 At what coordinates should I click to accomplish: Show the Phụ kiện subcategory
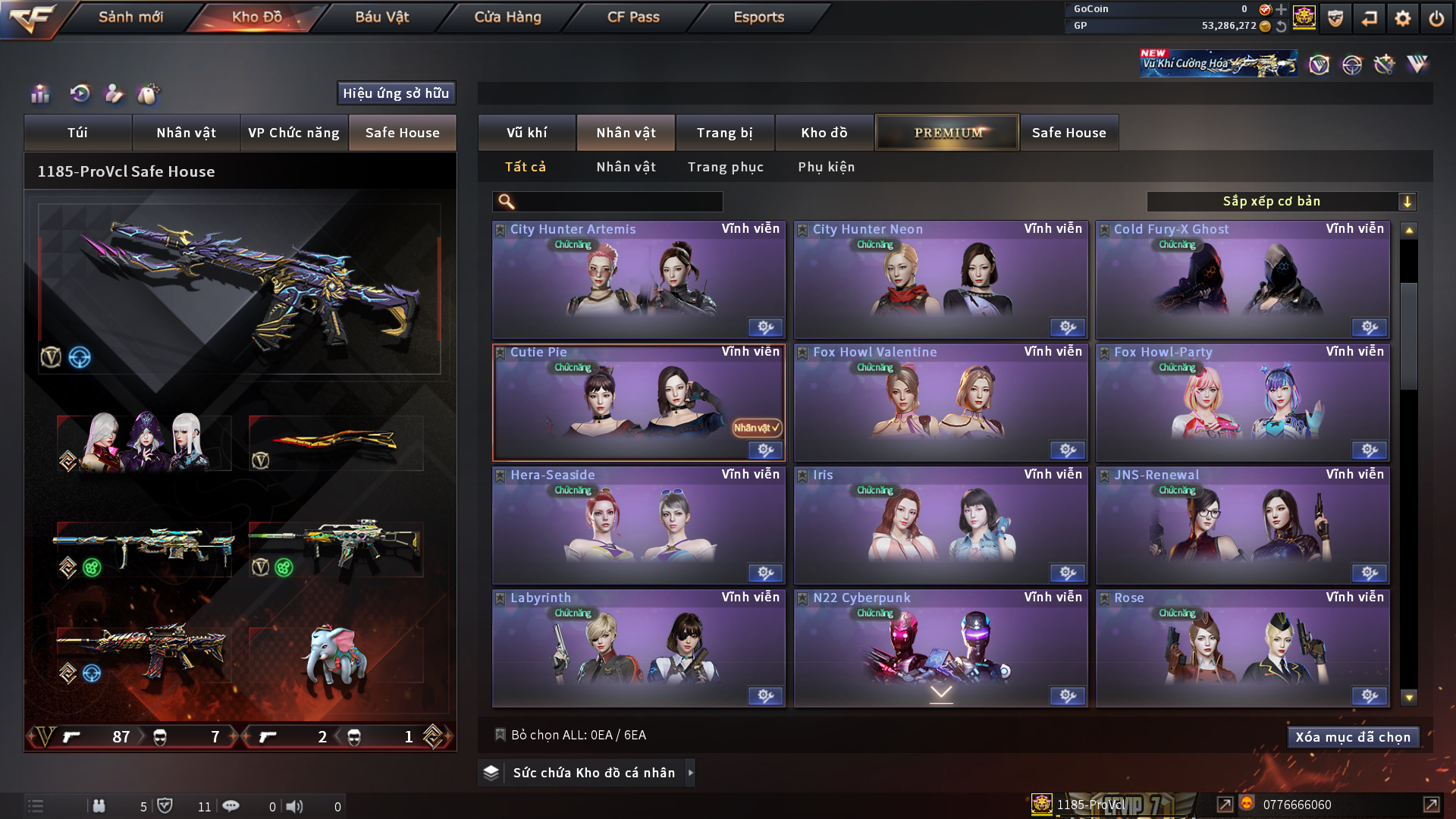(826, 167)
